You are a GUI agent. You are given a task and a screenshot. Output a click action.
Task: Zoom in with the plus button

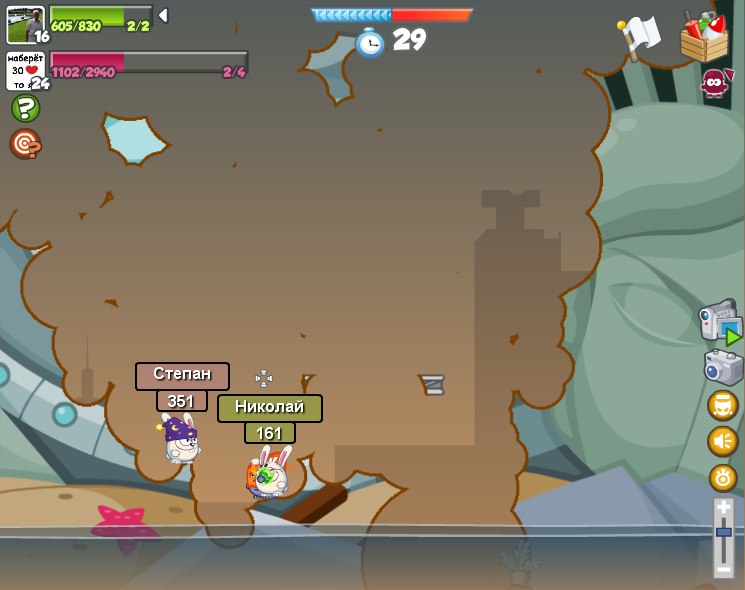point(724,509)
